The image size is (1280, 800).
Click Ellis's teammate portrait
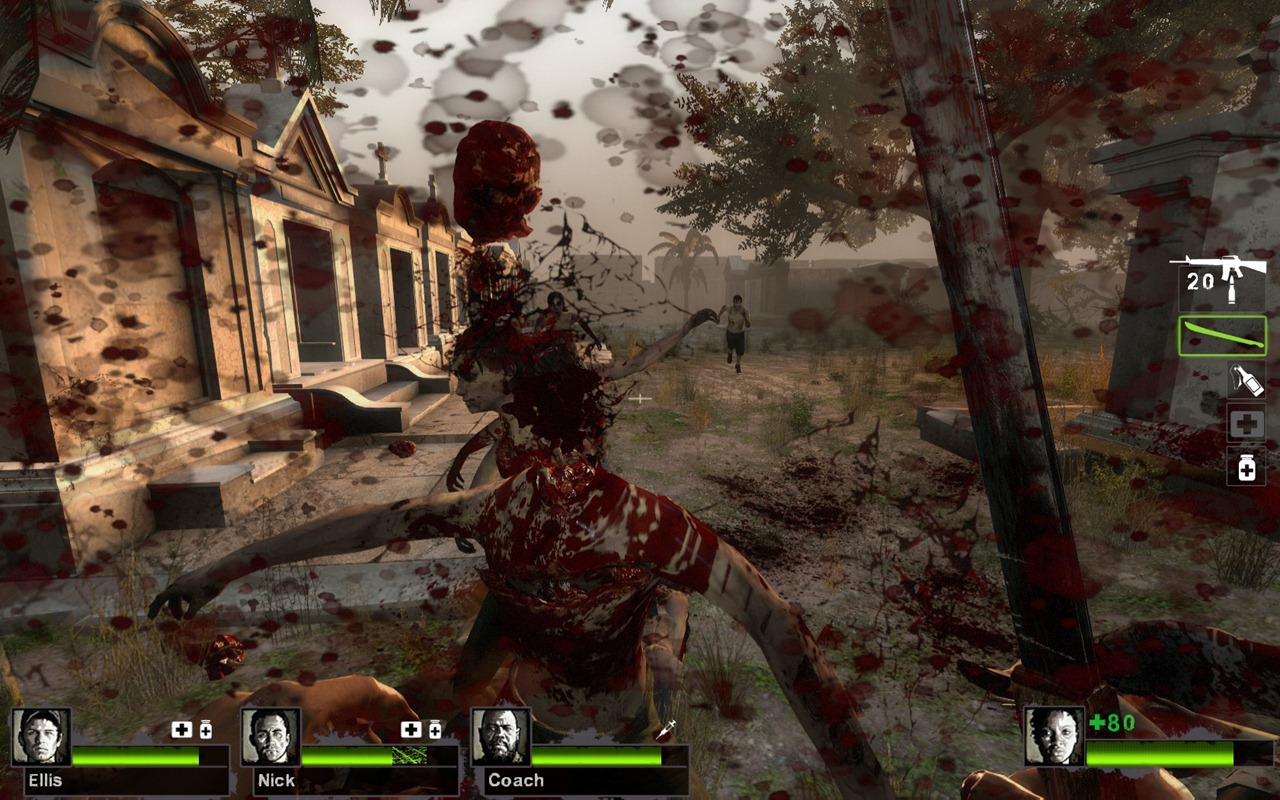pos(41,737)
